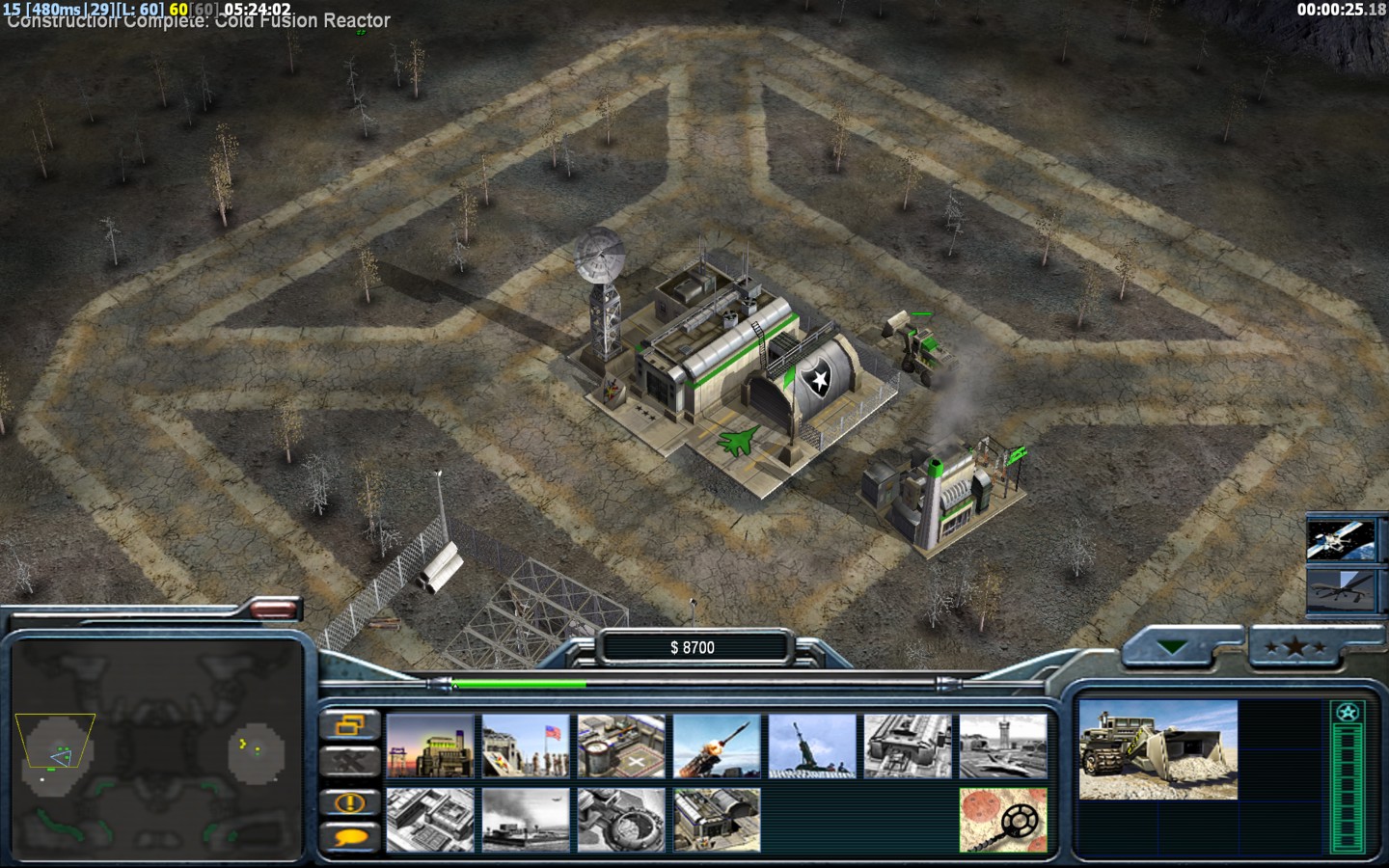Build the Cold Fusion Reactor
The width and height of the screenshot is (1389, 868).
click(x=430, y=746)
